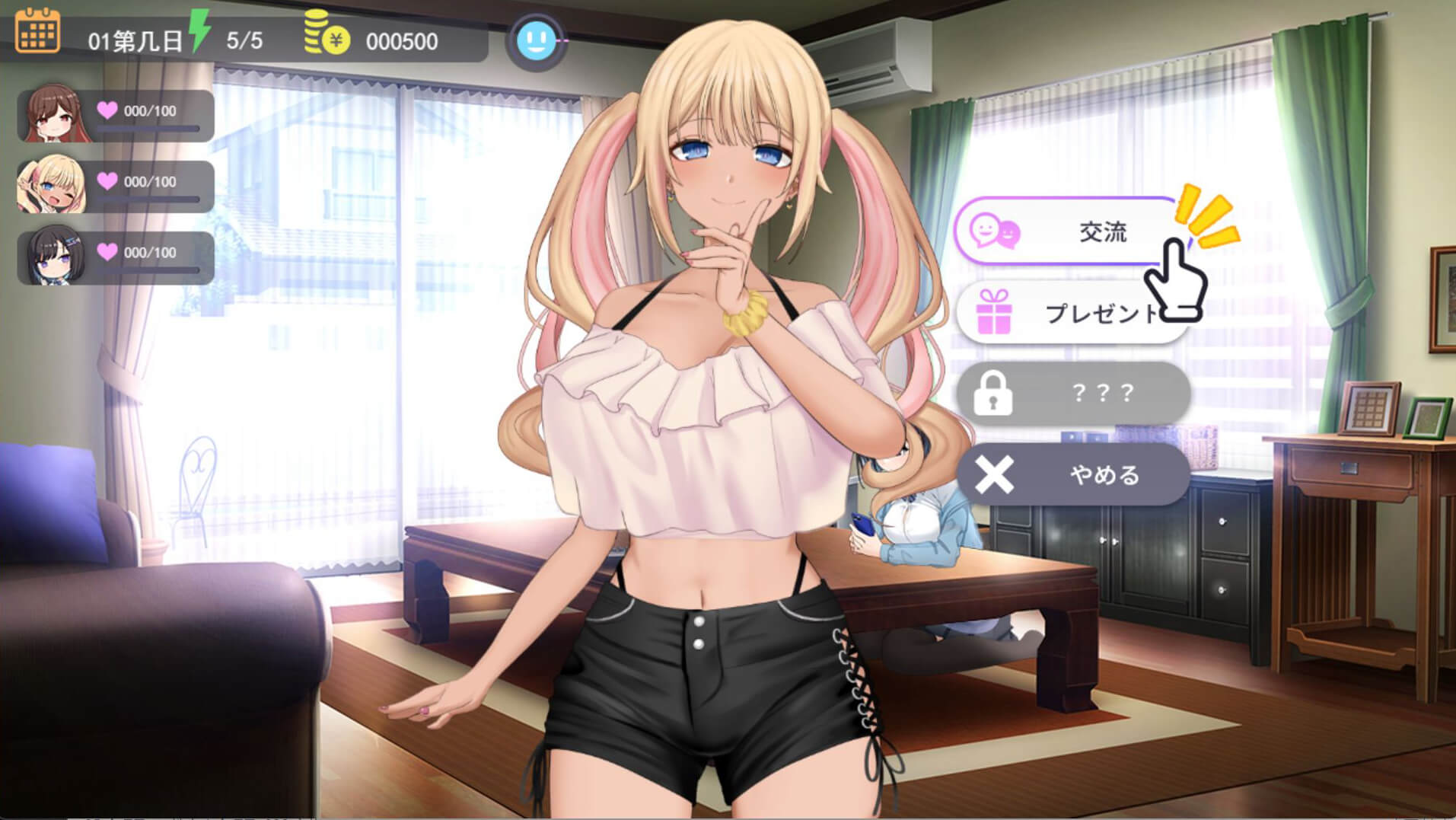The image size is (1456, 820).
Task: Choose やめる to quit the menu
Action: tap(1073, 475)
